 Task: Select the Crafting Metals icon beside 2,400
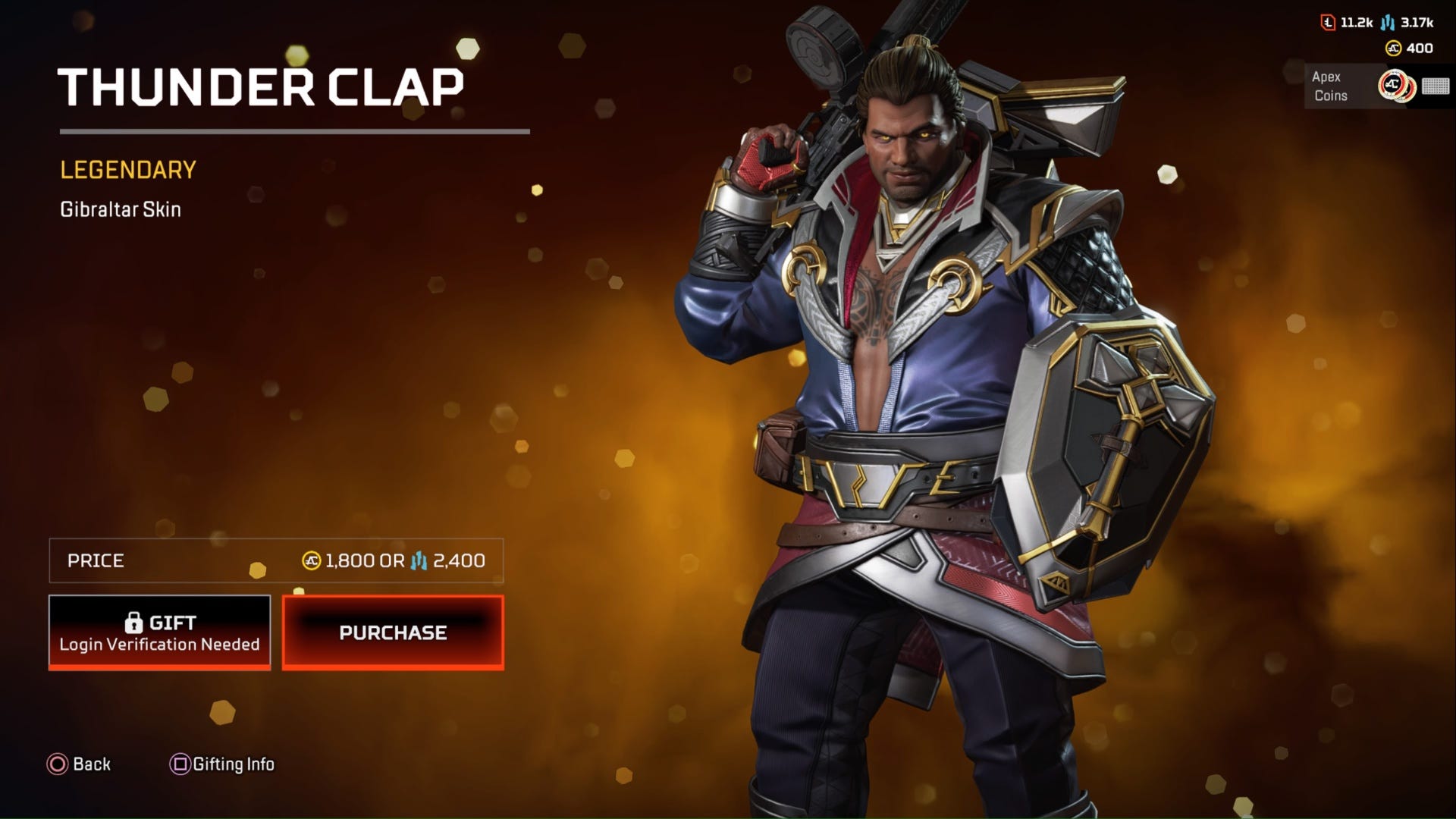tap(419, 561)
